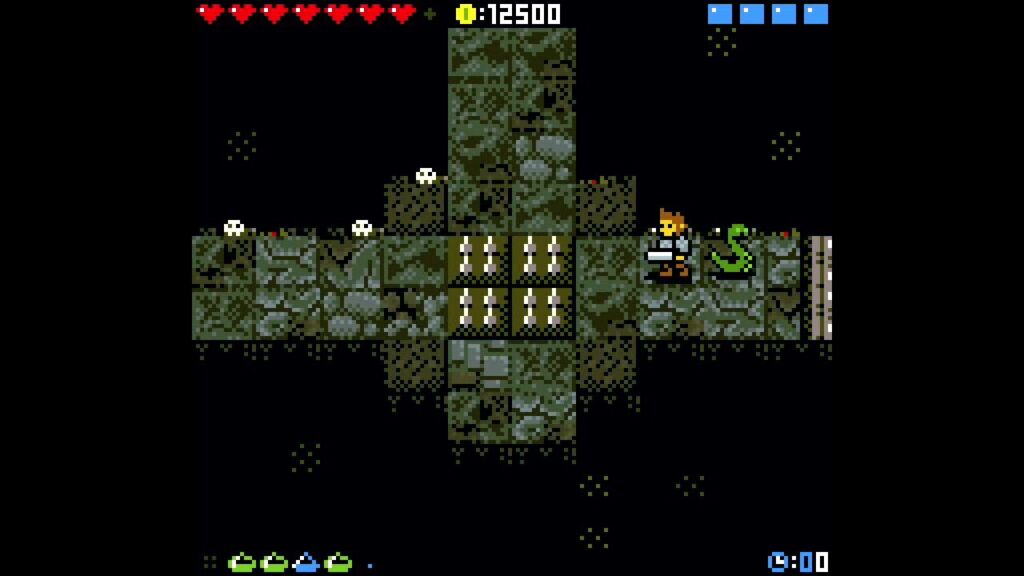Viewport: 1024px width, 576px height.
Task: Select the blue item in the bottom row
Action: tap(306, 562)
